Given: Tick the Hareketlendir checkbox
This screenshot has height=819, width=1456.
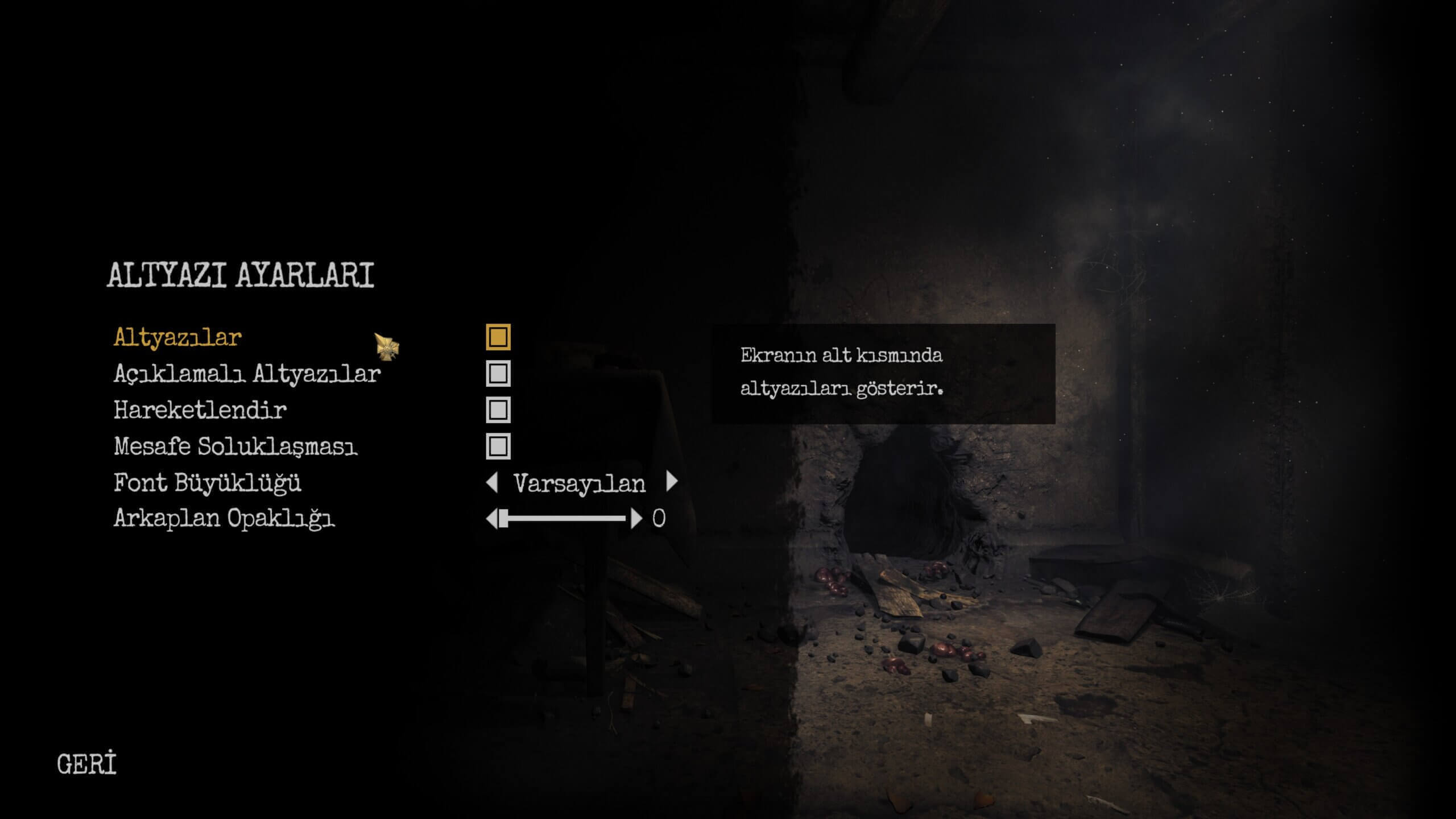Looking at the screenshot, I should tap(498, 410).
